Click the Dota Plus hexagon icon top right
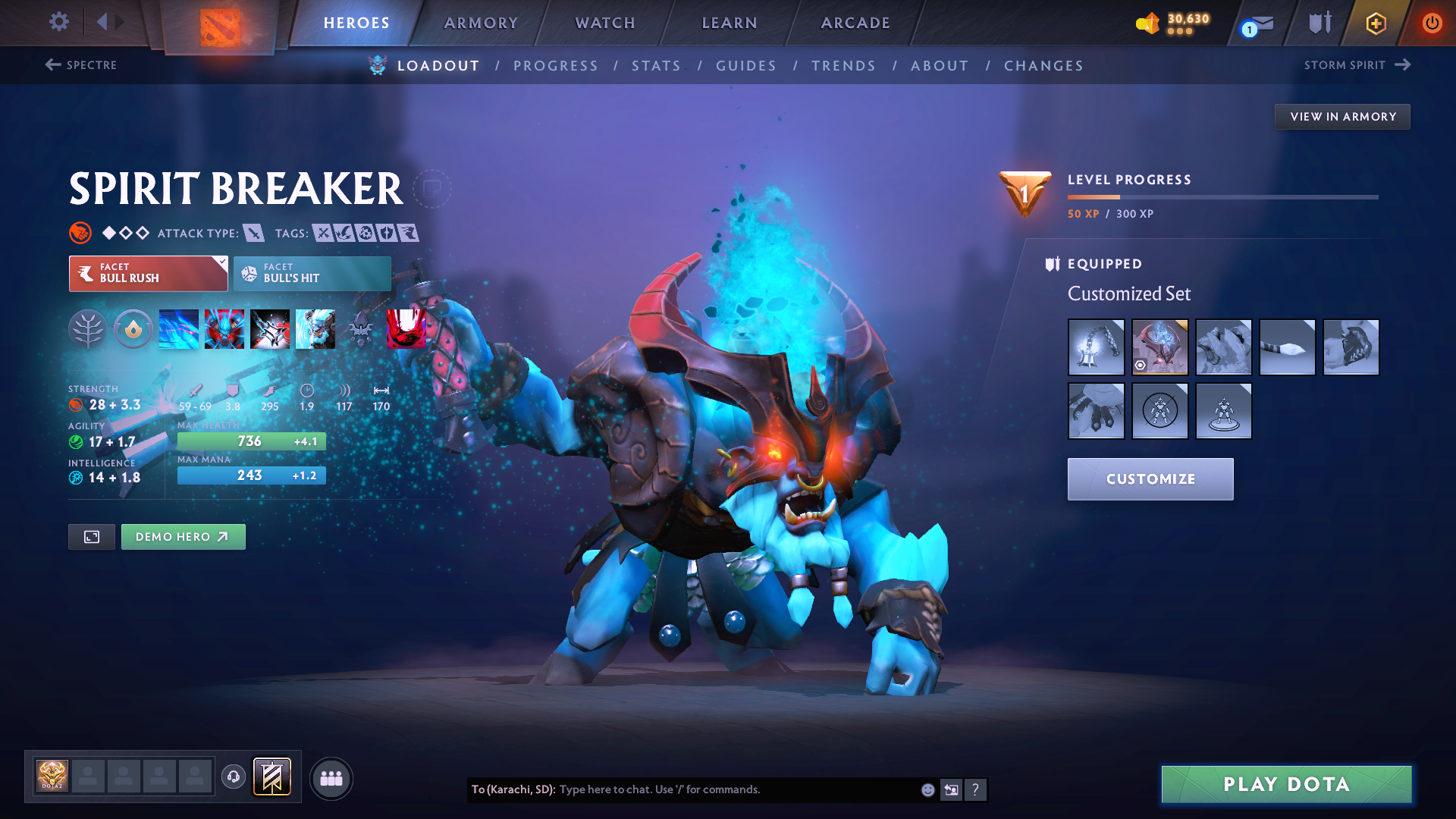 (x=1375, y=23)
